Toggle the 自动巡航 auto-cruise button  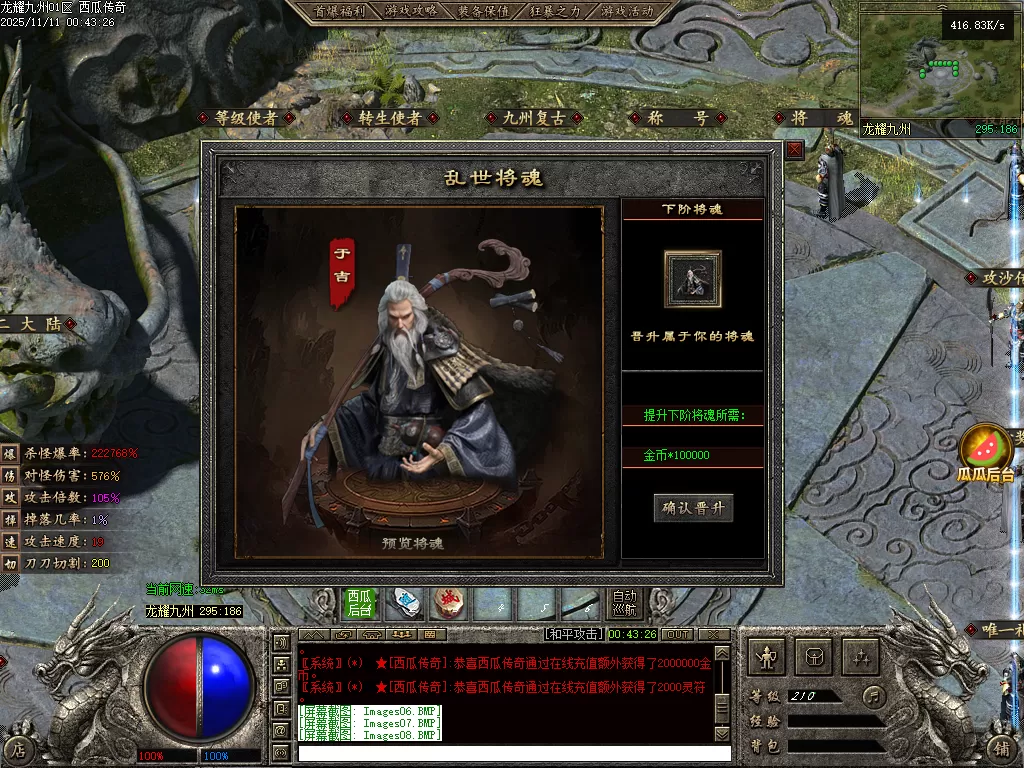click(624, 603)
